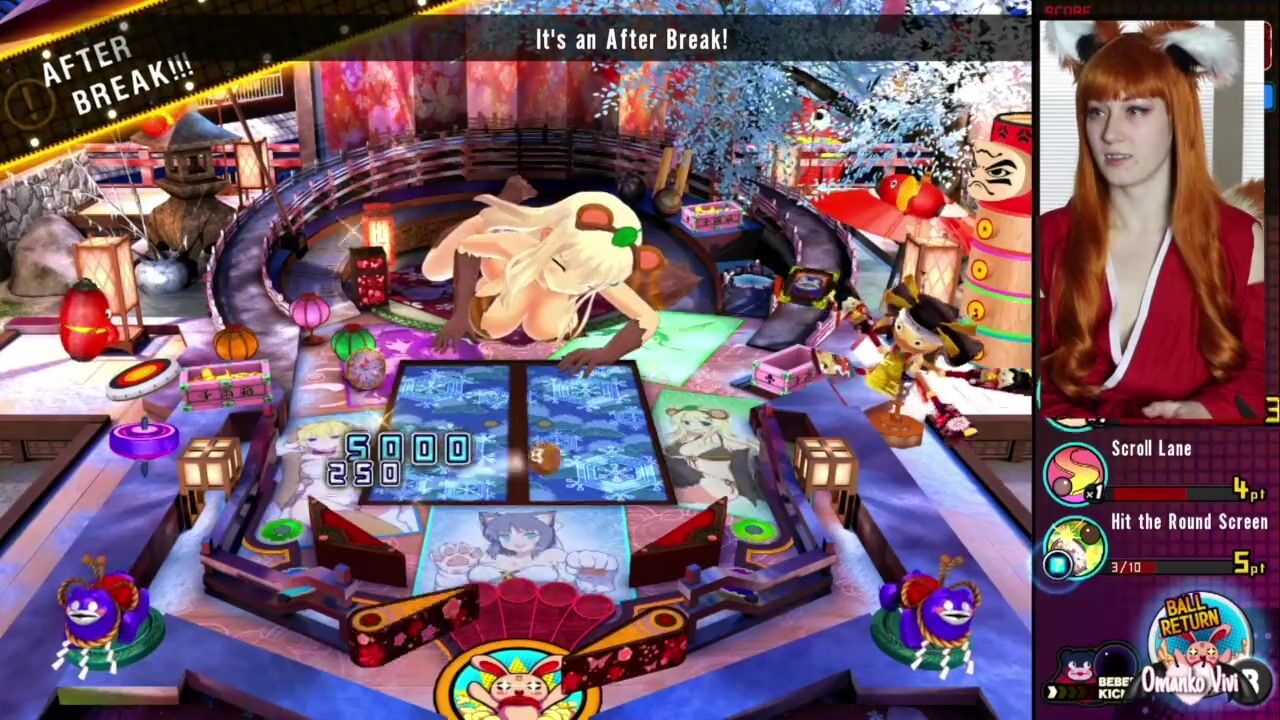Click the Hit the Round Screen mission icon

(x=1075, y=547)
